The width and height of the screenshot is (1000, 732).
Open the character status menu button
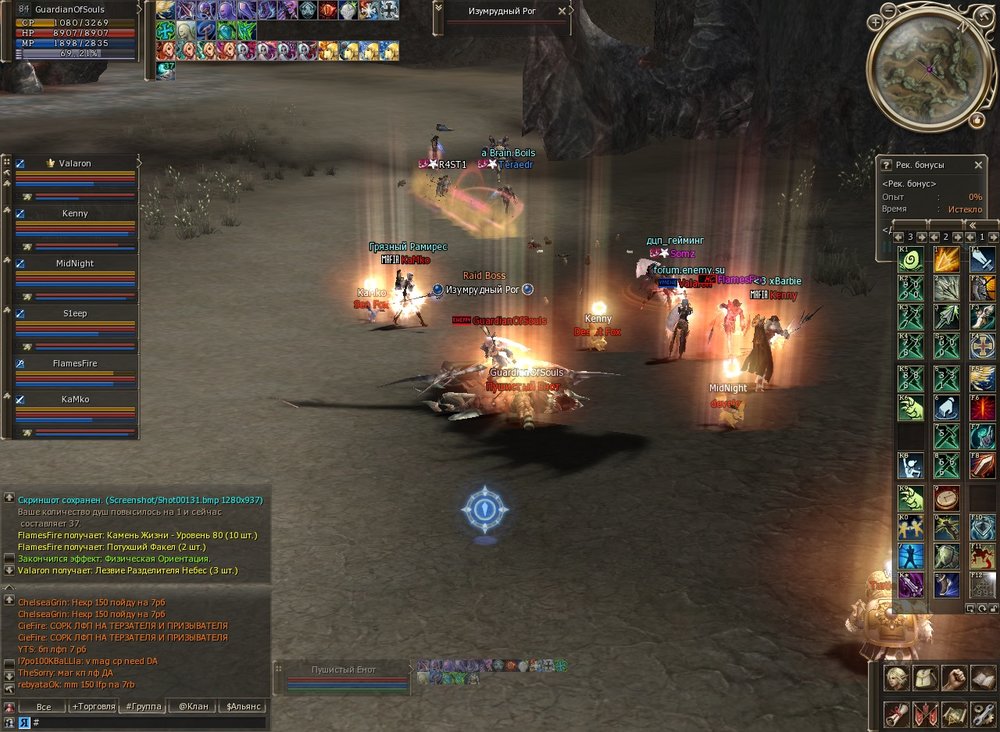point(897,679)
